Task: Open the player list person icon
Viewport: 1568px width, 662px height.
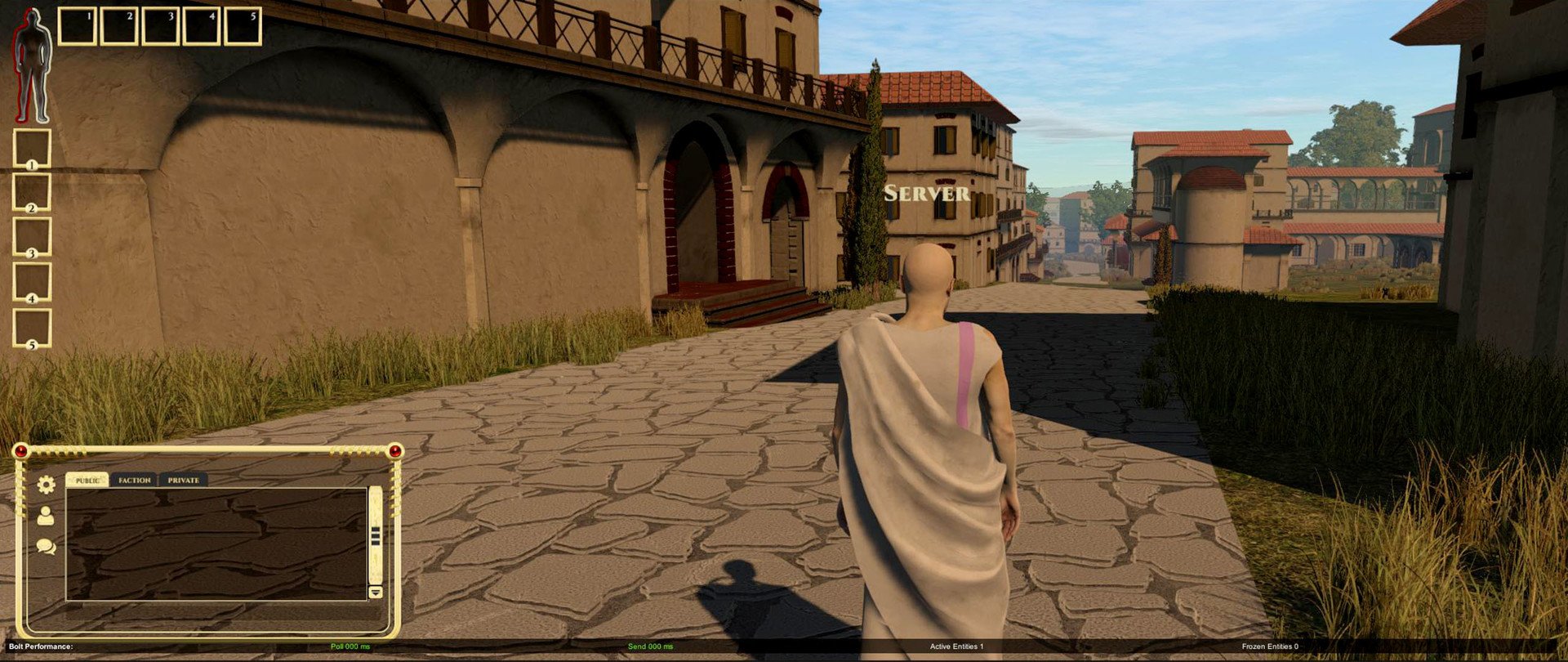Action: (x=45, y=516)
